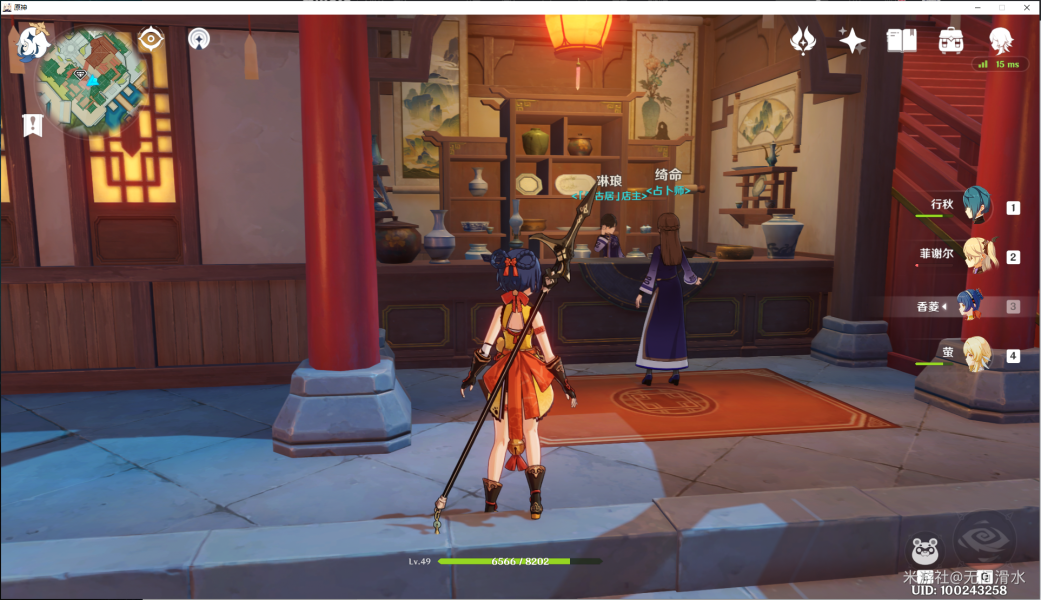
Task: Open the quest tracker banner icon
Action: (33, 125)
